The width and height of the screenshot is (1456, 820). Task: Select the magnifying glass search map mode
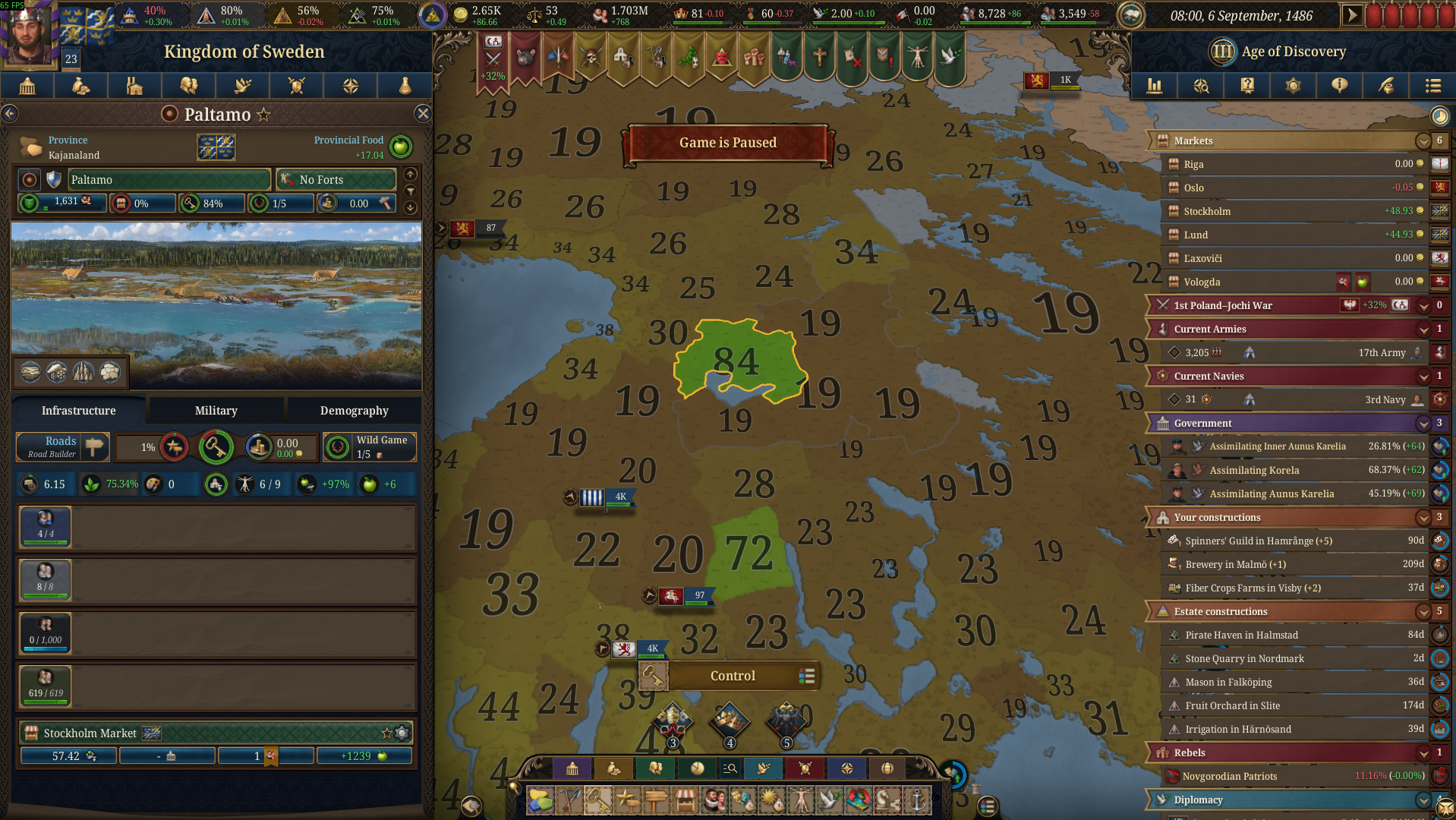(x=729, y=768)
